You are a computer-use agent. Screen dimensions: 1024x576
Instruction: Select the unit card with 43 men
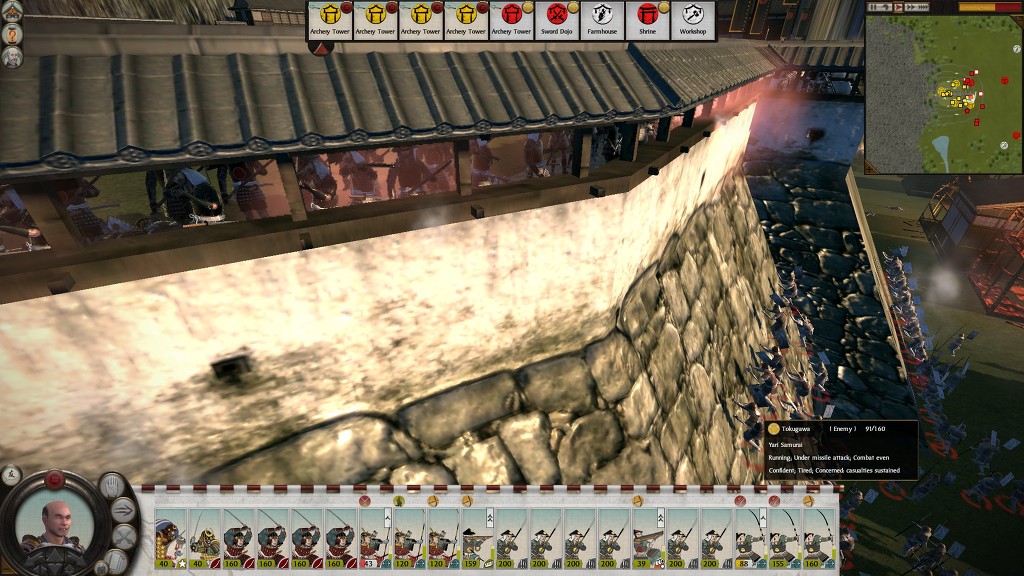click(x=375, y=538)
